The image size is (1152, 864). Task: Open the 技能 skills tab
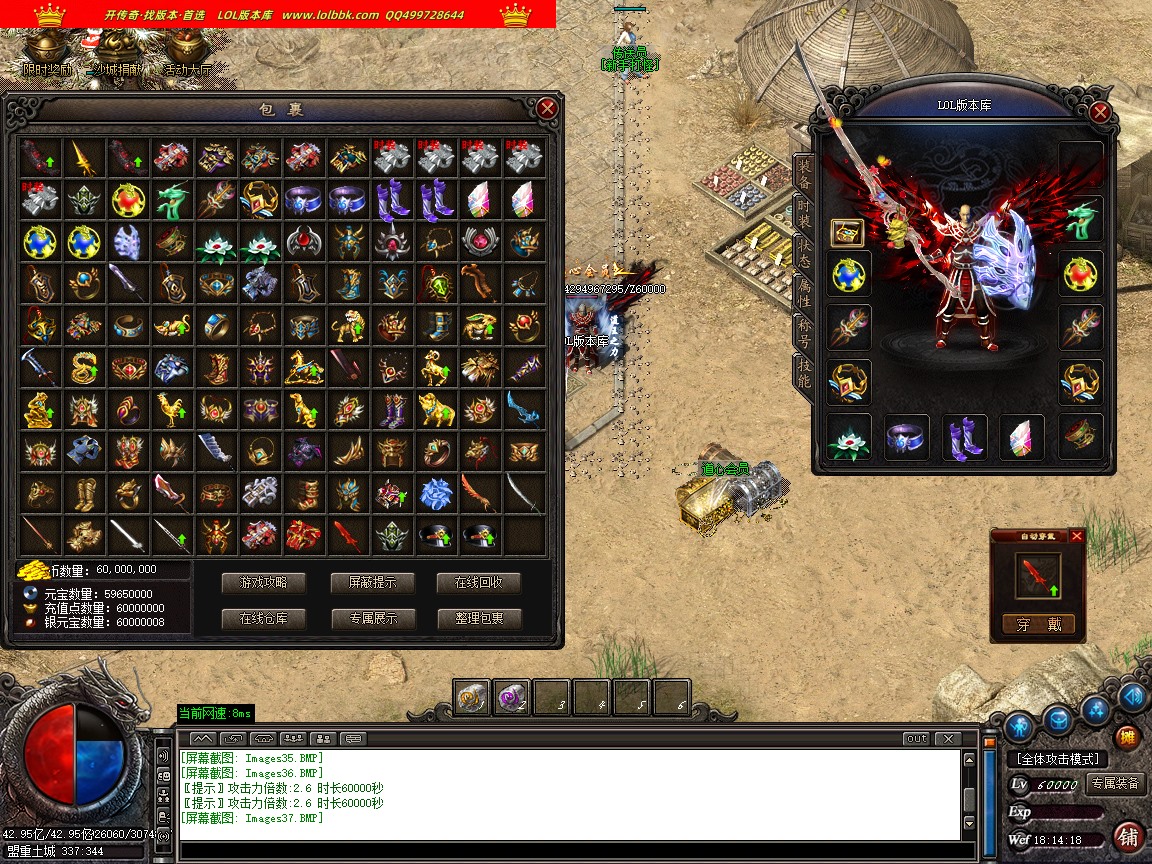pyautogui.click(x=804, y=371)
